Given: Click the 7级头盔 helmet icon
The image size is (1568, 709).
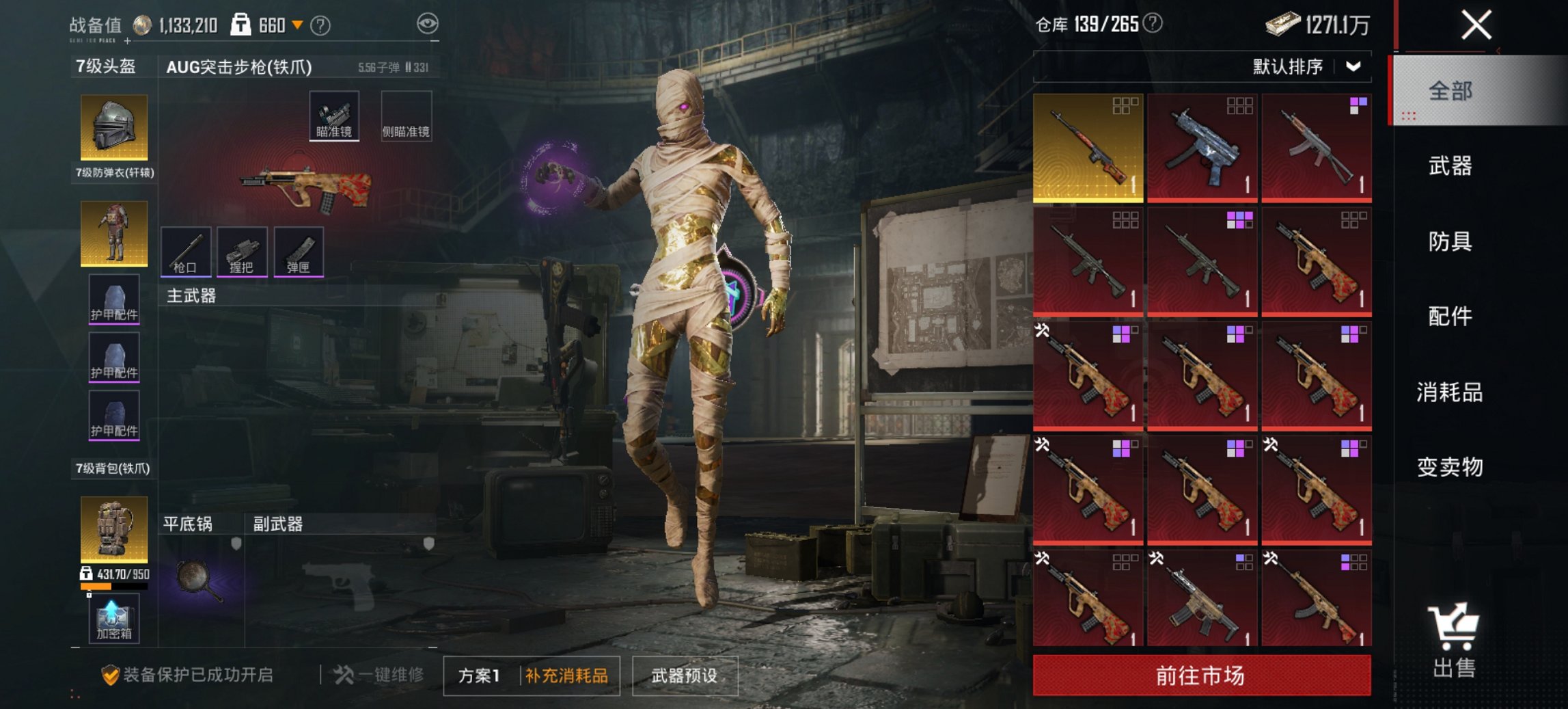Looking at the screenshot, I should point(115,126).
